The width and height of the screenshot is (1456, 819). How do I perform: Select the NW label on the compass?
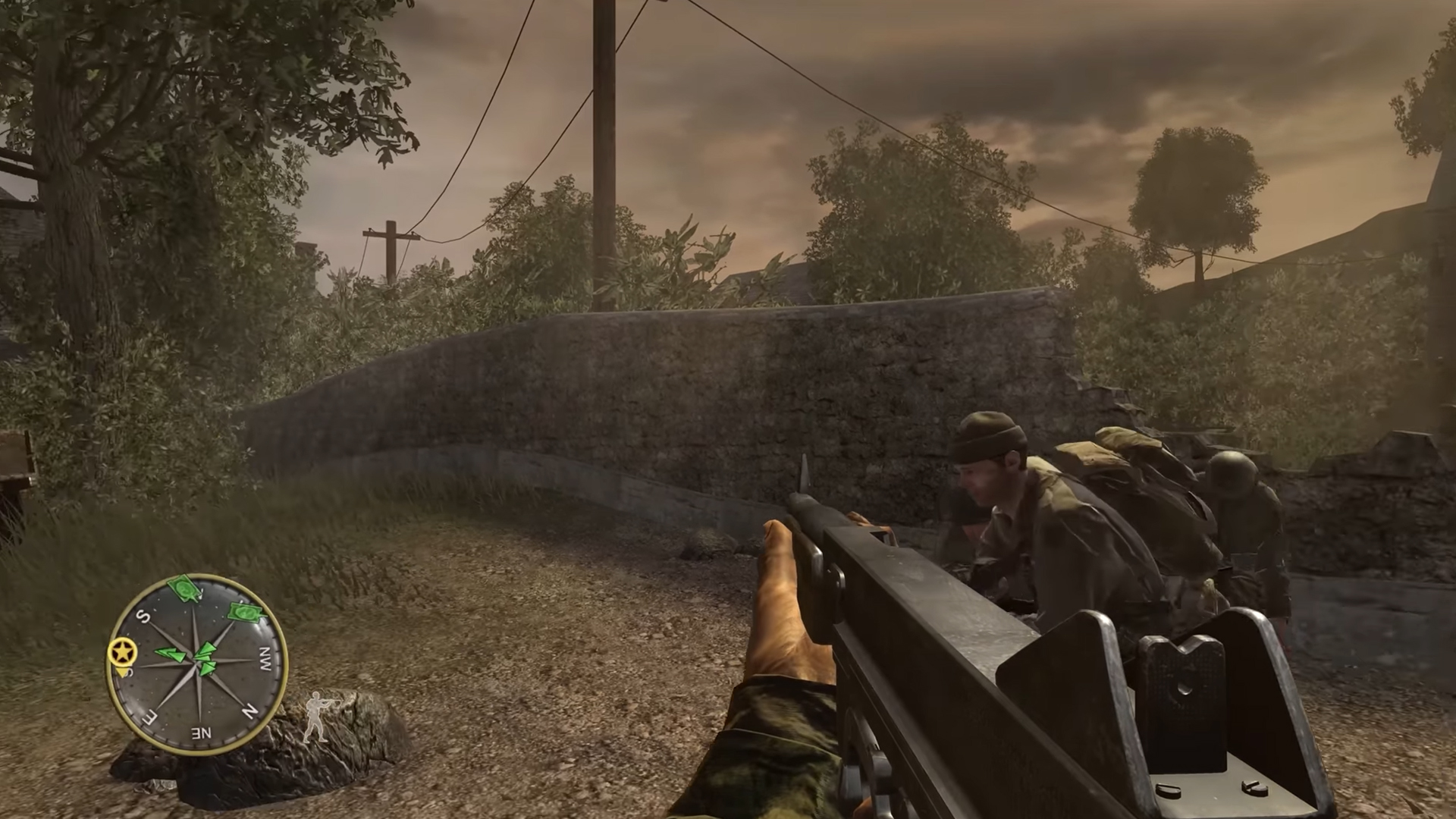[x=267, y=658]
